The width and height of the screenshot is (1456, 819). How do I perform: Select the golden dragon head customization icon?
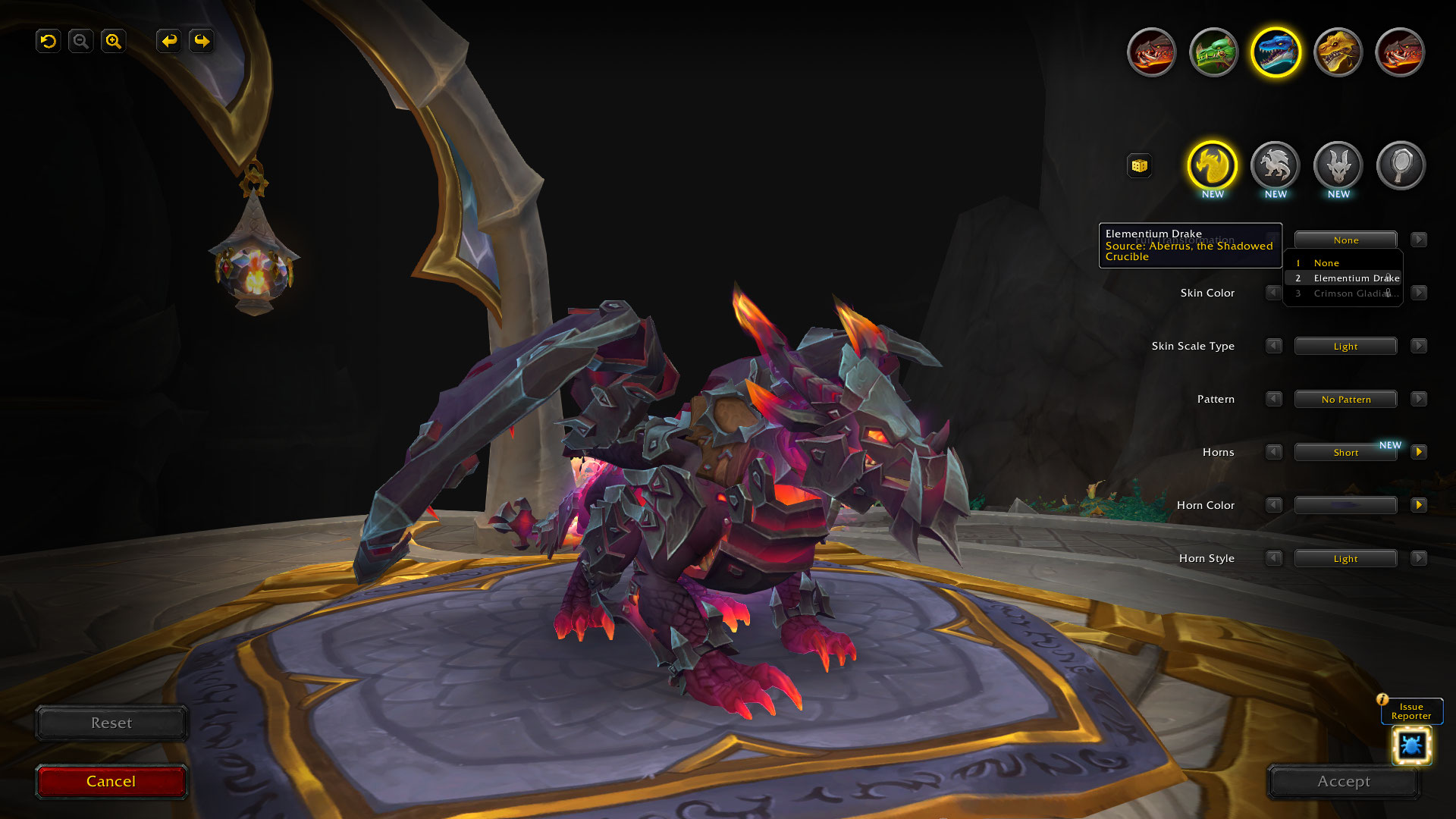pos(1212,165)
